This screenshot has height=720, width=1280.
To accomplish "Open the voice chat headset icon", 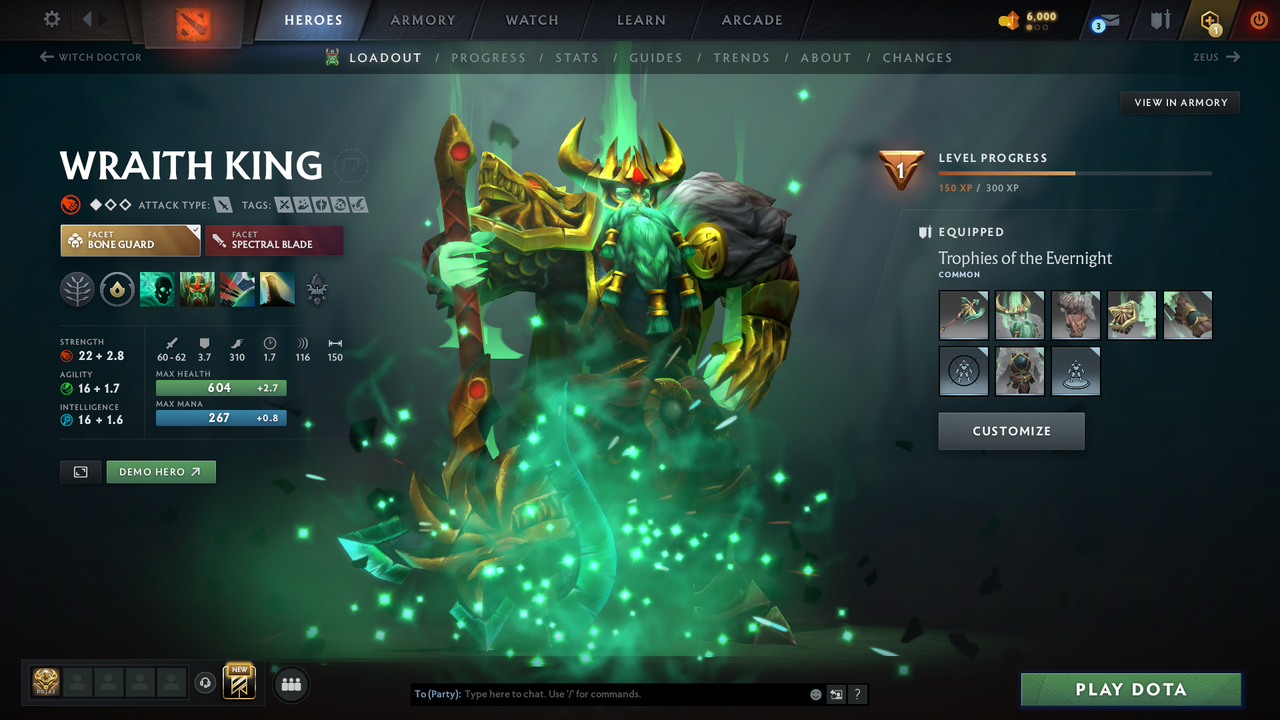I will (206, 683).
